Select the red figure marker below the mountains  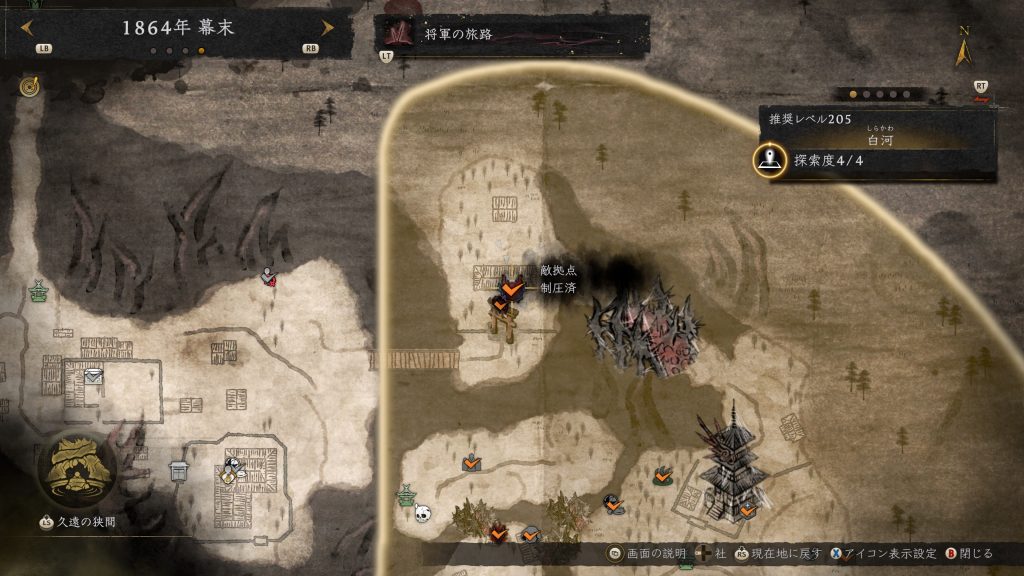coord(268,276)
